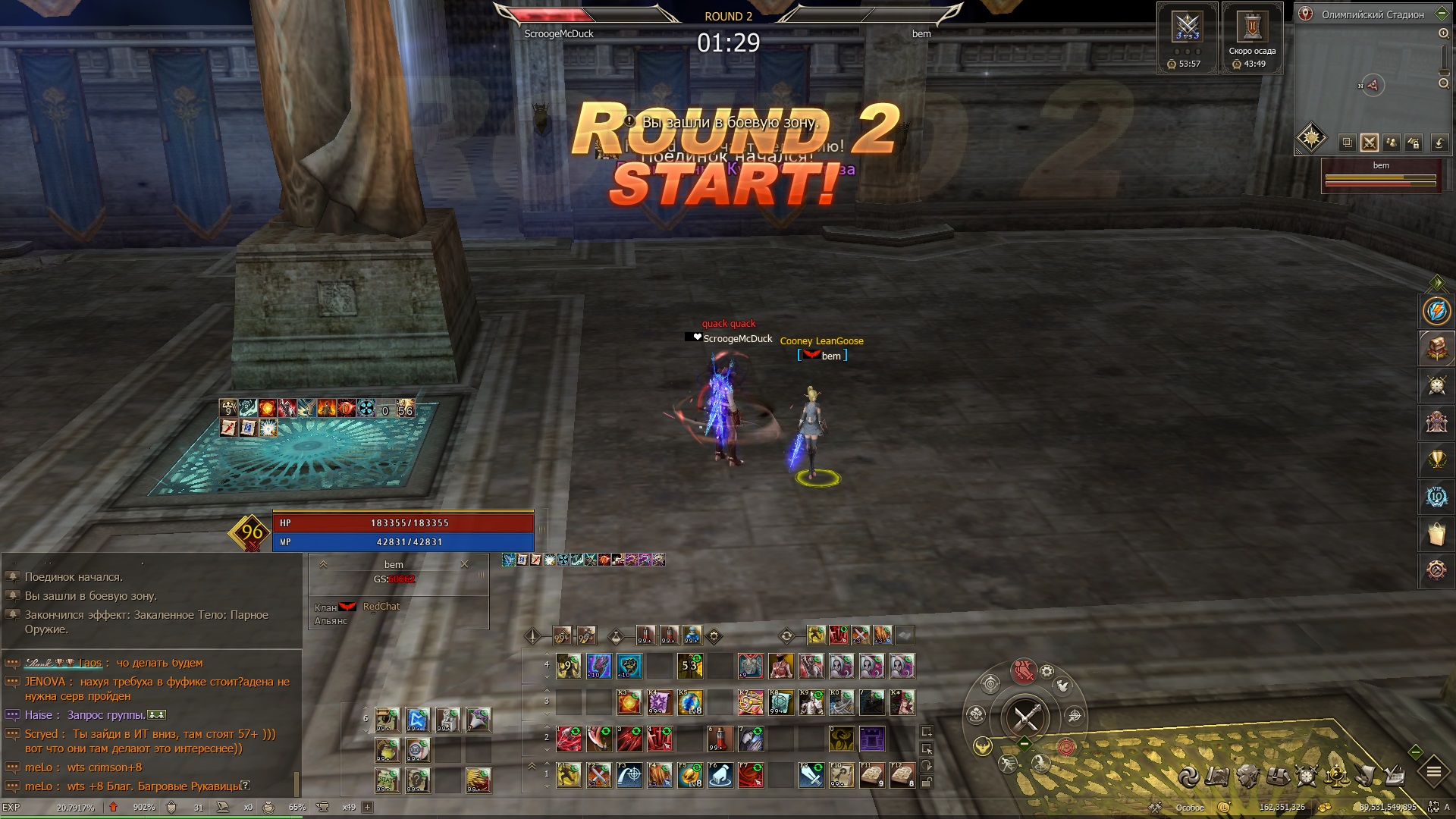Toggle the hotbar padlock lock button

(927, 782)
